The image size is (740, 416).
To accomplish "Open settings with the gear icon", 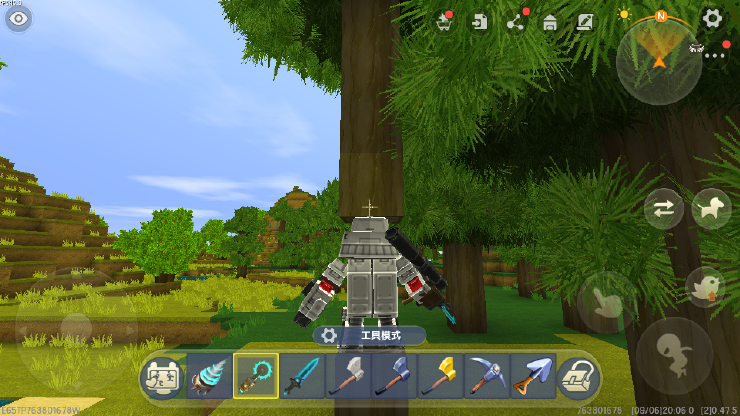I will click(712, 18).
